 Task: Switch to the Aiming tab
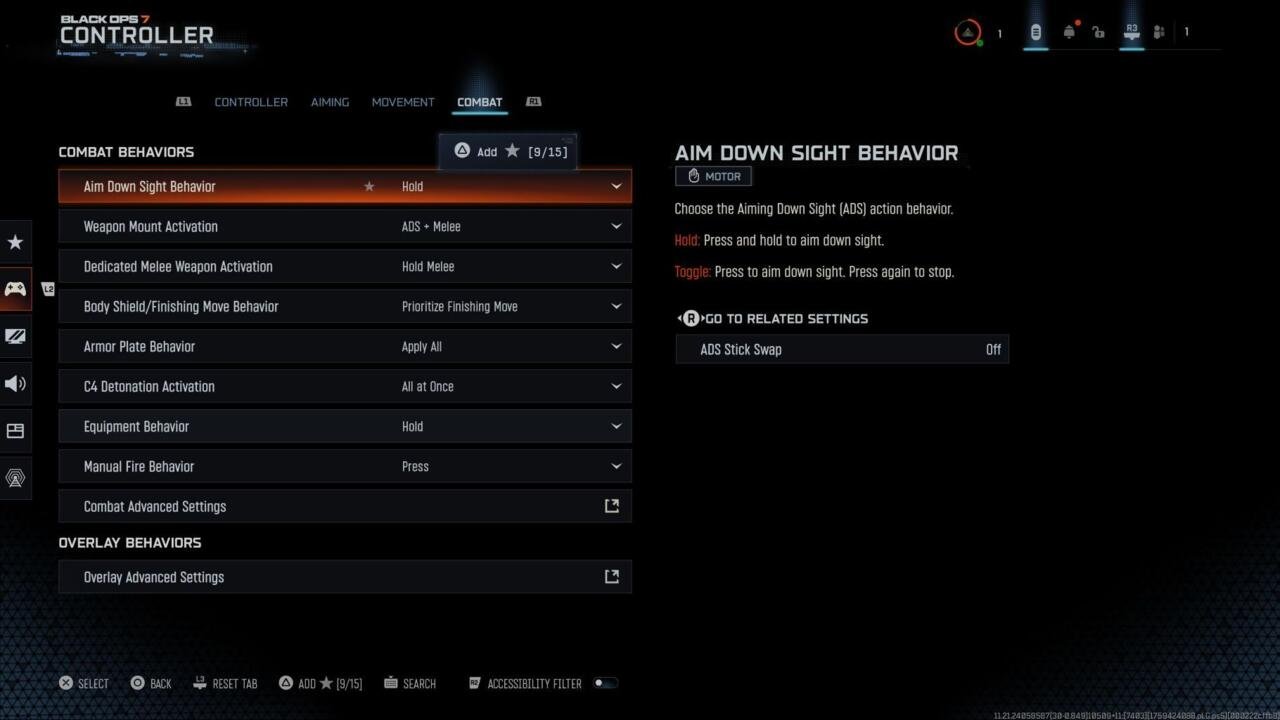coord(329,101)
